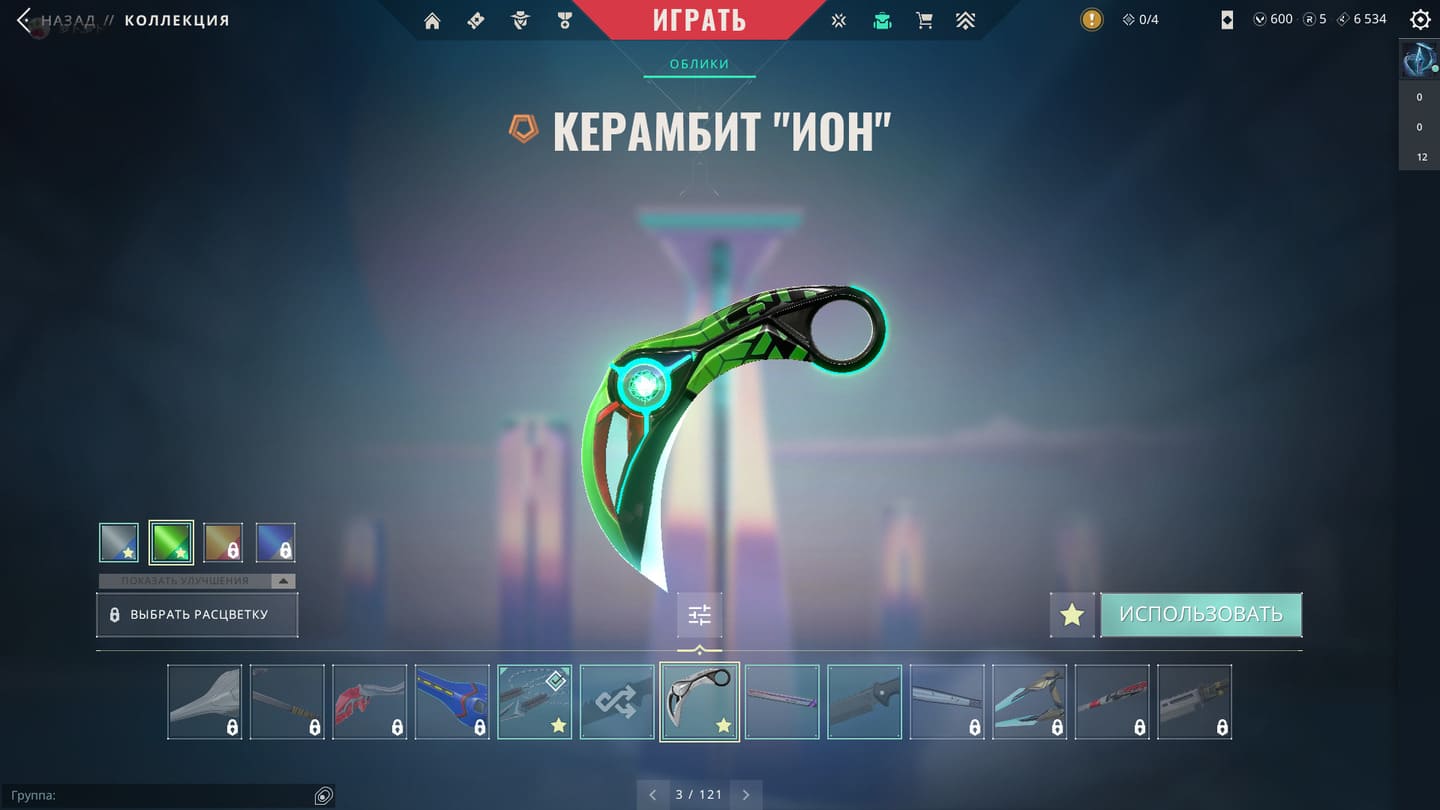Go to the next skin page arrow
The width and height of the screenshot is (1440, 810).
[746, 795]
